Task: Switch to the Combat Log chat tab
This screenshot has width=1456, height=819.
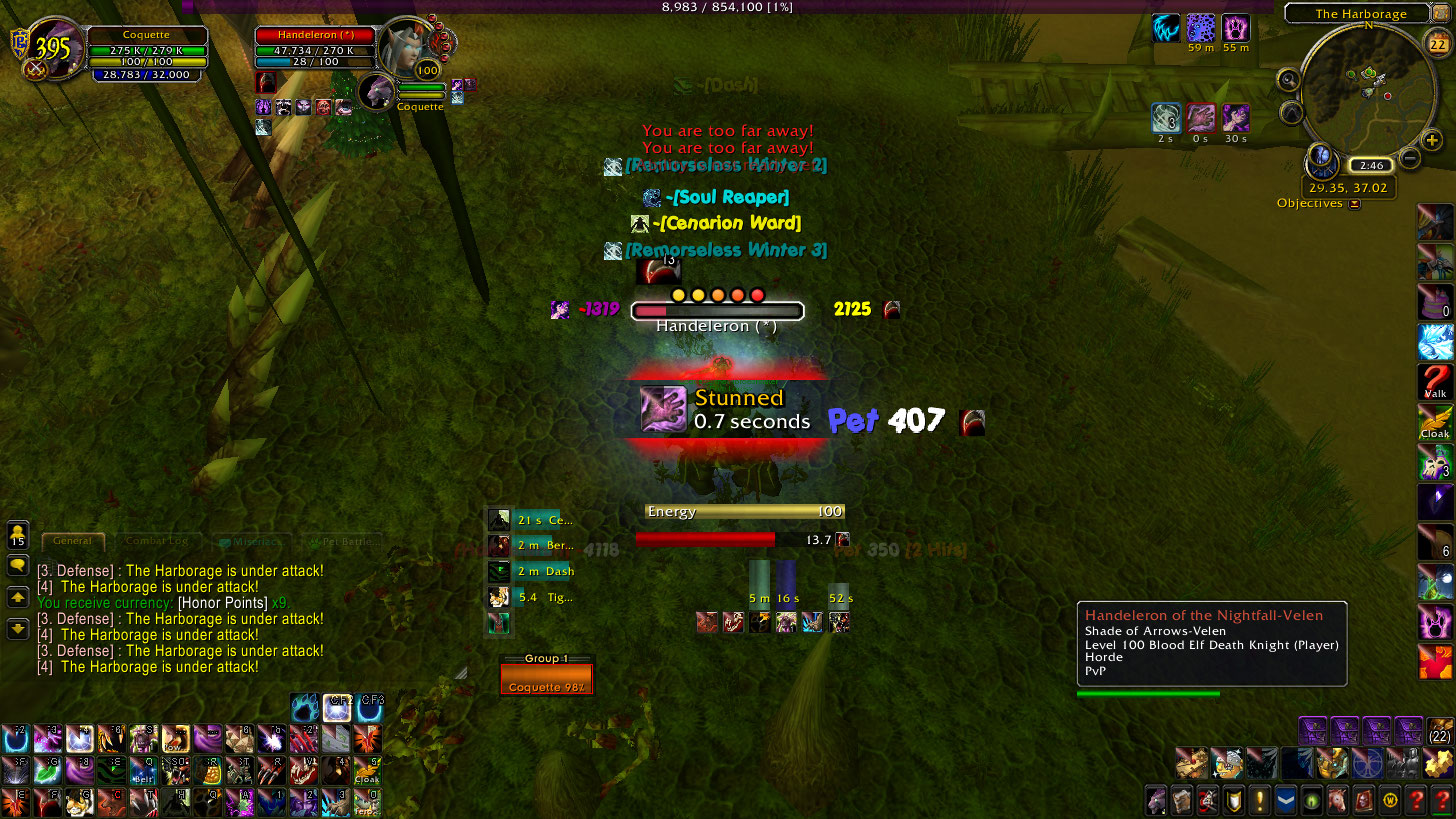Action: click(157, 541)
